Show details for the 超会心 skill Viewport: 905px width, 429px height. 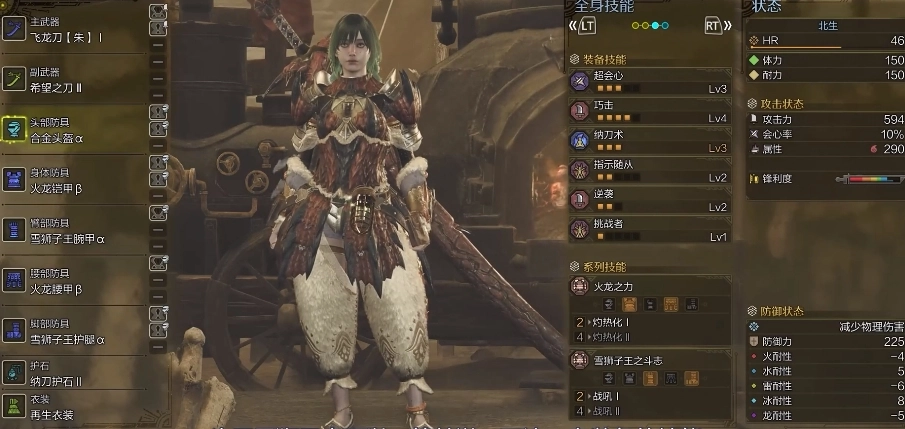pos(648,81)
